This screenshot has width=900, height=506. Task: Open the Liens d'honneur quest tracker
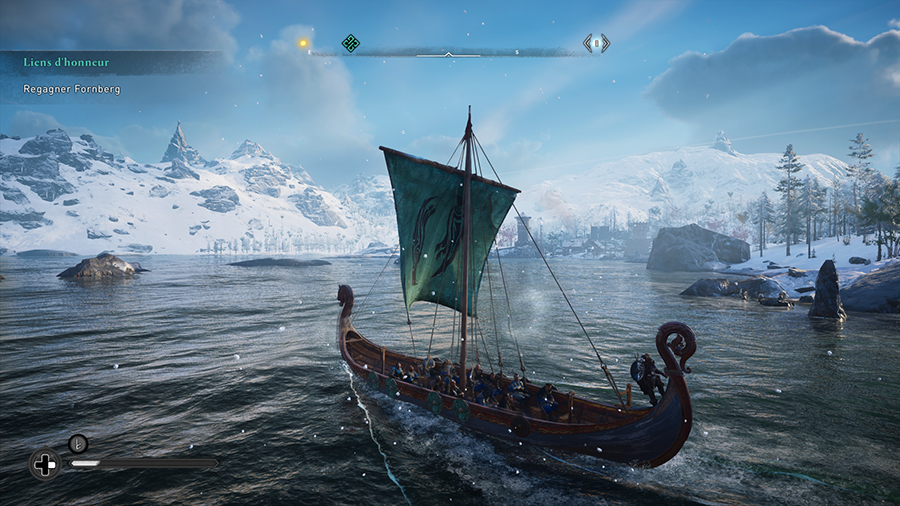point(66,62)
